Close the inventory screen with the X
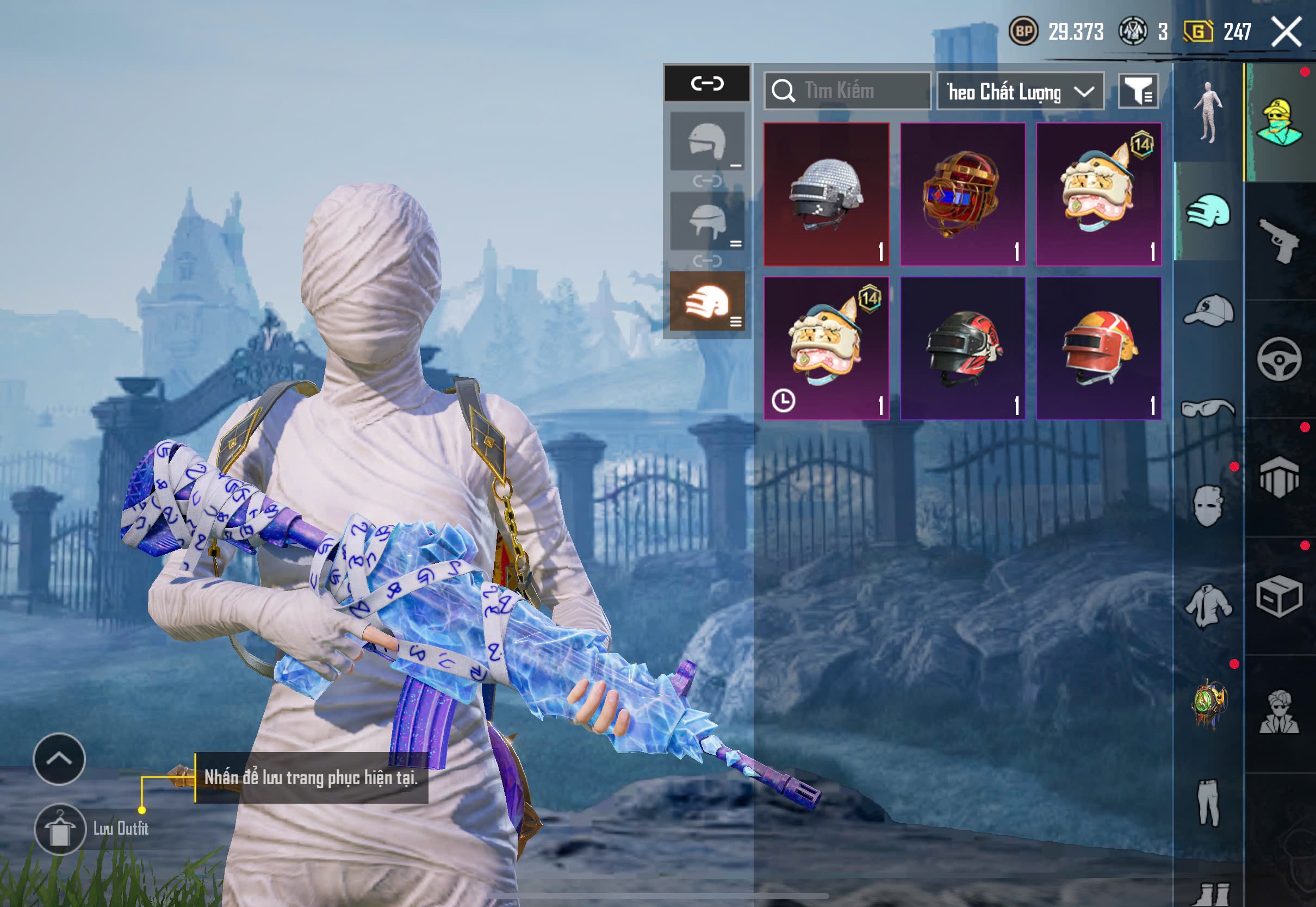 point(1286,31)
